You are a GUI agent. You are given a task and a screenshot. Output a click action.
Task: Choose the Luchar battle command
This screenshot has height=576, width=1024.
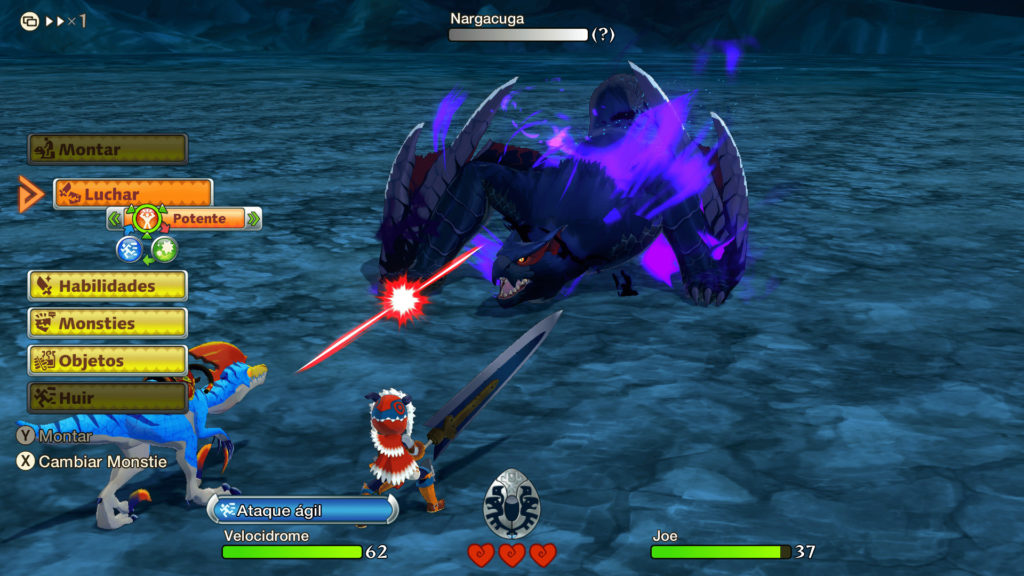click(x=133, y=193)
